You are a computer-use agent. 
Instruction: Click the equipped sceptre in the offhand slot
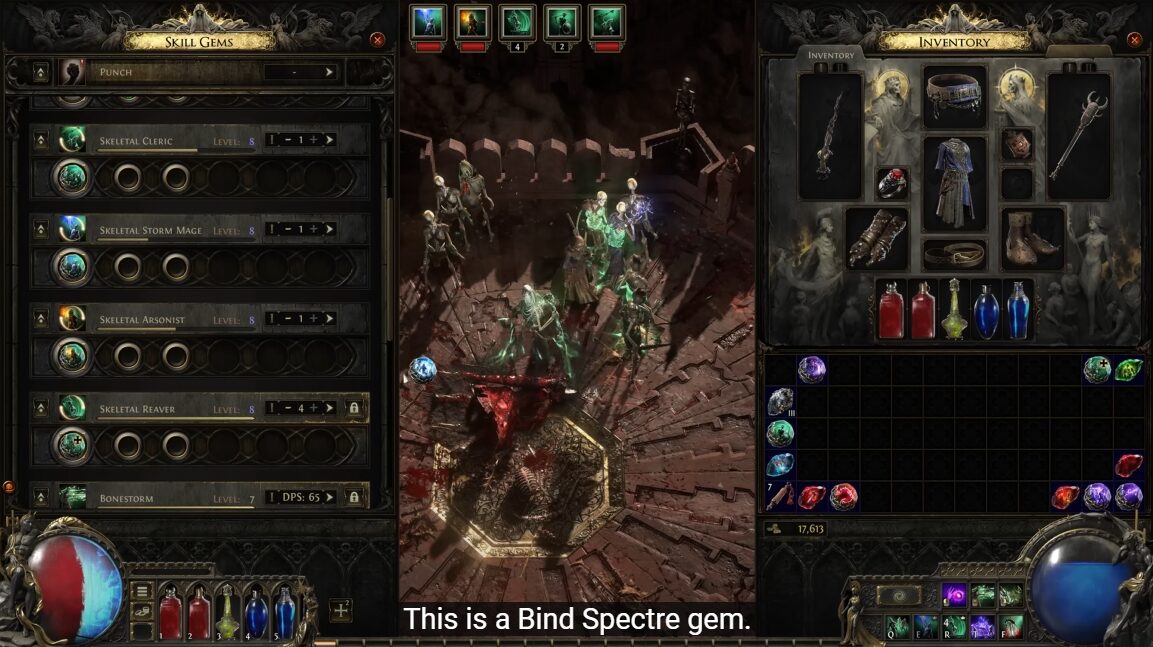coord(1079,137)
